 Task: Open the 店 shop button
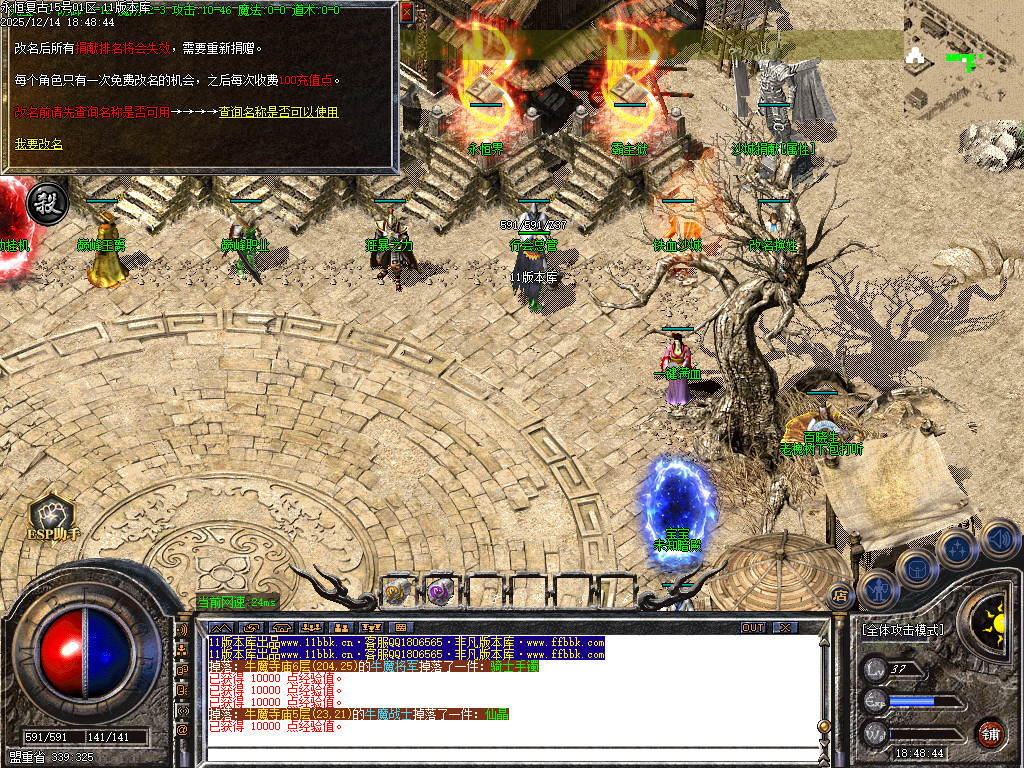click(x=840, y=595)
